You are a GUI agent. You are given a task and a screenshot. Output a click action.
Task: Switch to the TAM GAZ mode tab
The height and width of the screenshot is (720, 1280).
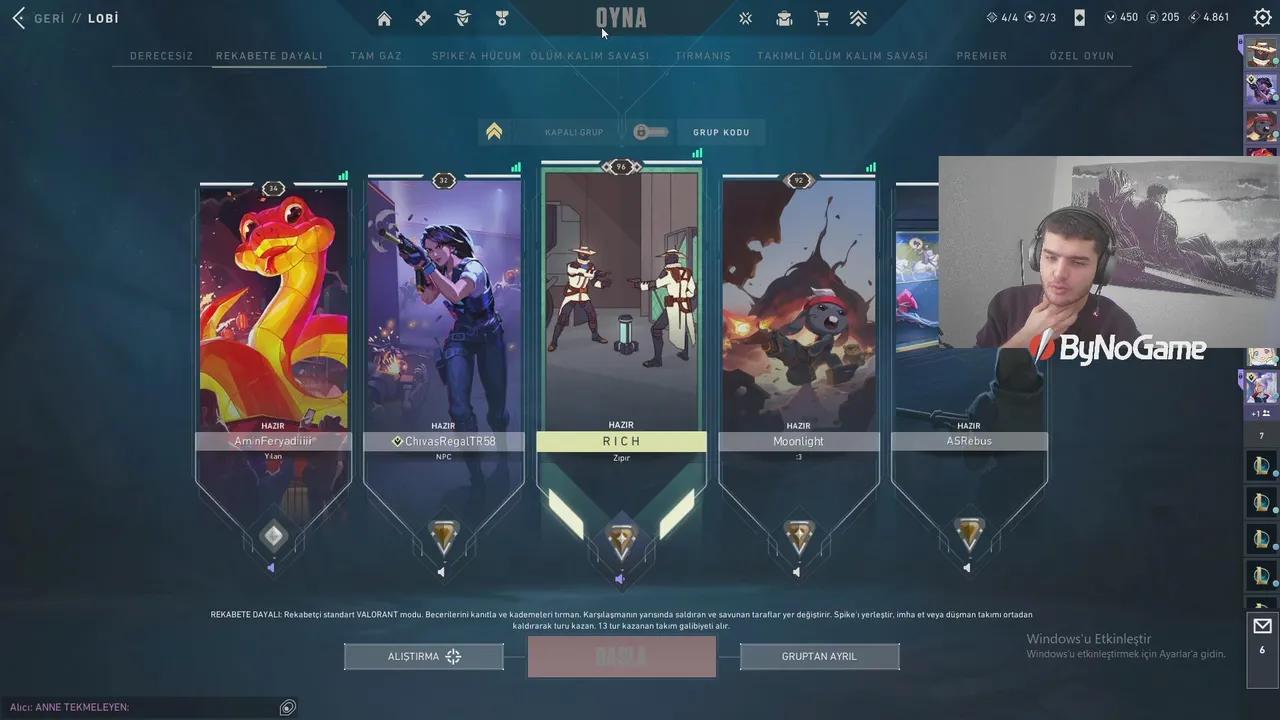(x=375, y=56)
